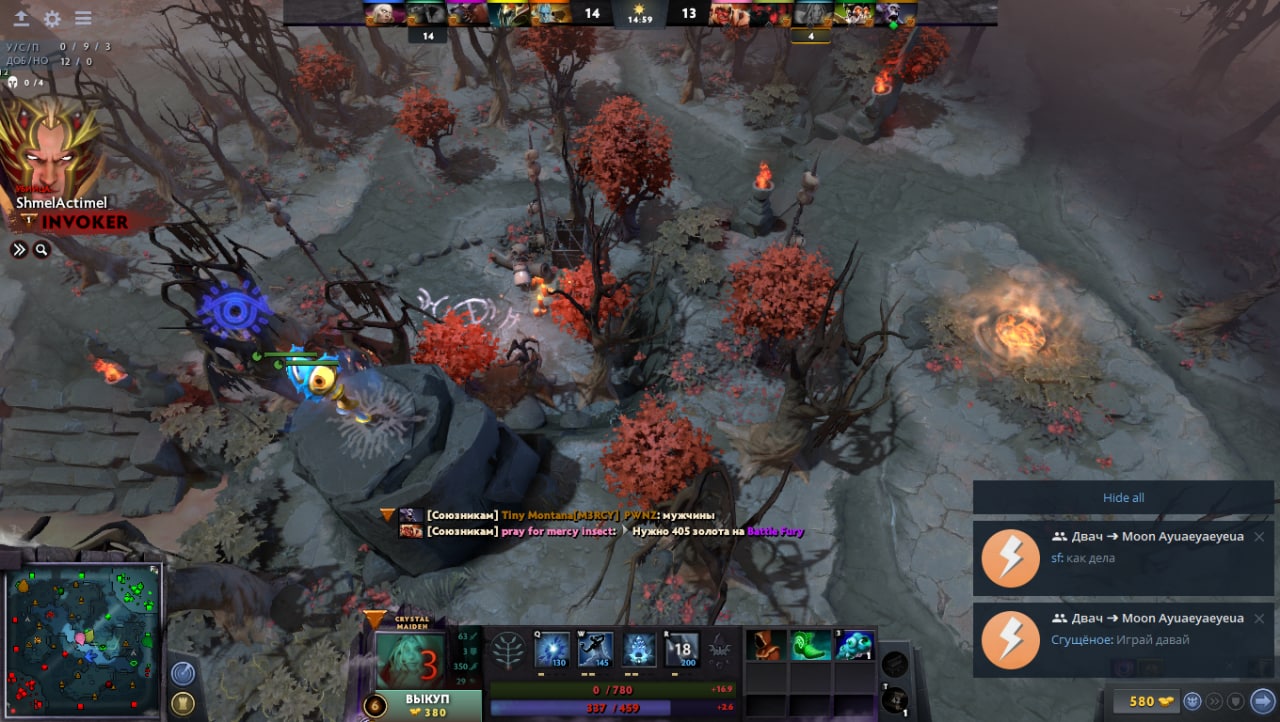Image resolution: width=1280 pixels, height=722 pixels.
Task: Select the blue cloud item slot
Action: 855,646
